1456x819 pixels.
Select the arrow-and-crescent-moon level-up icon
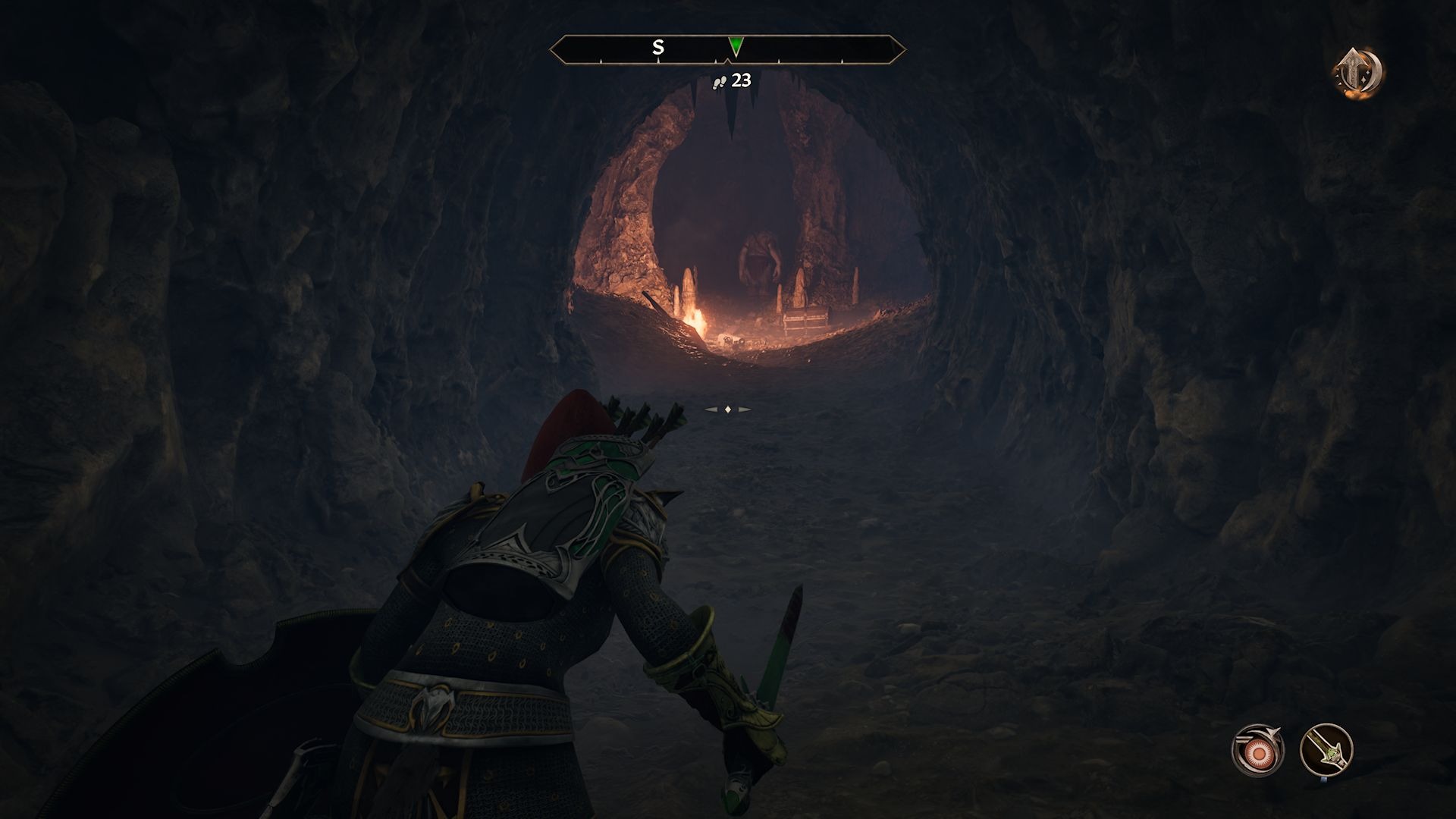point(1358,74)
